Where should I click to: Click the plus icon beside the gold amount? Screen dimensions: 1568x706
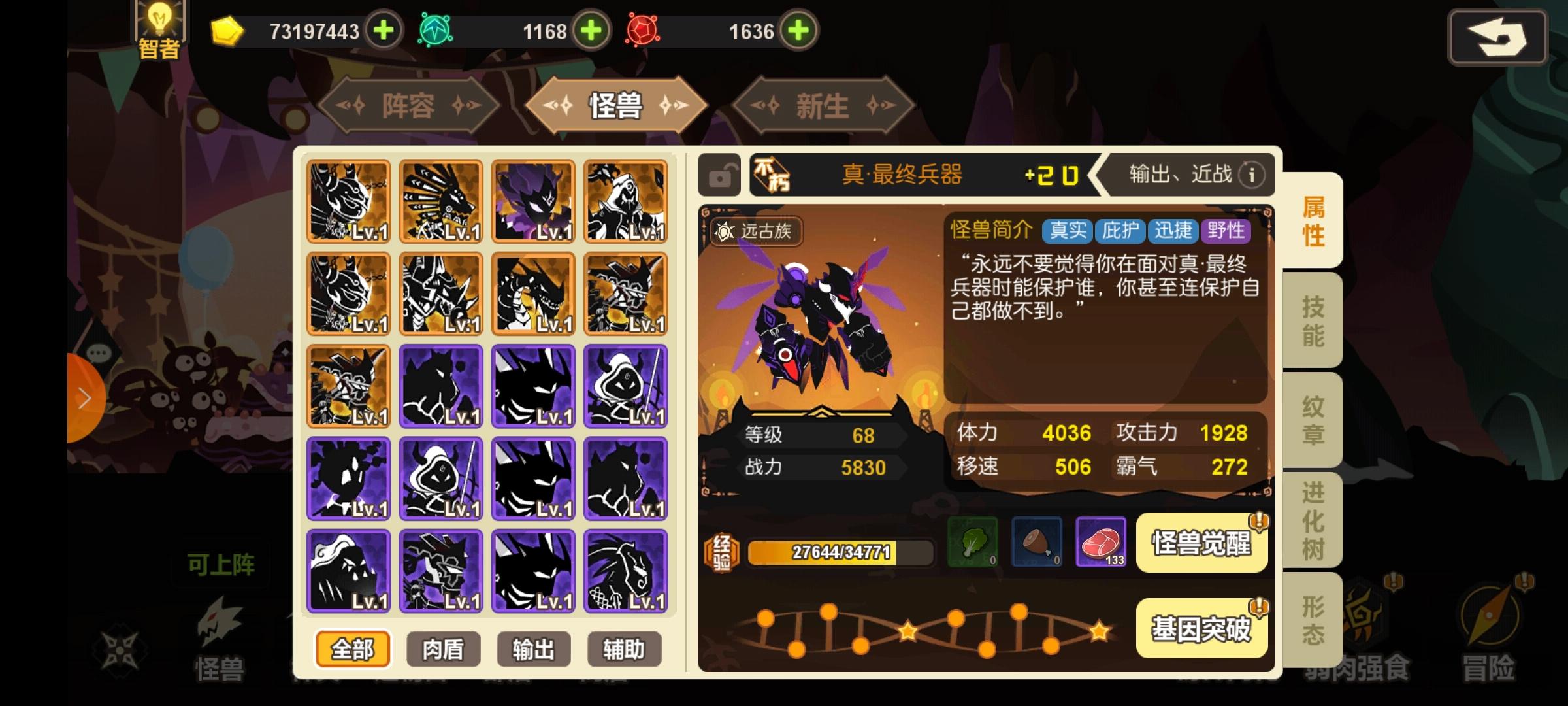coord(382,29)
